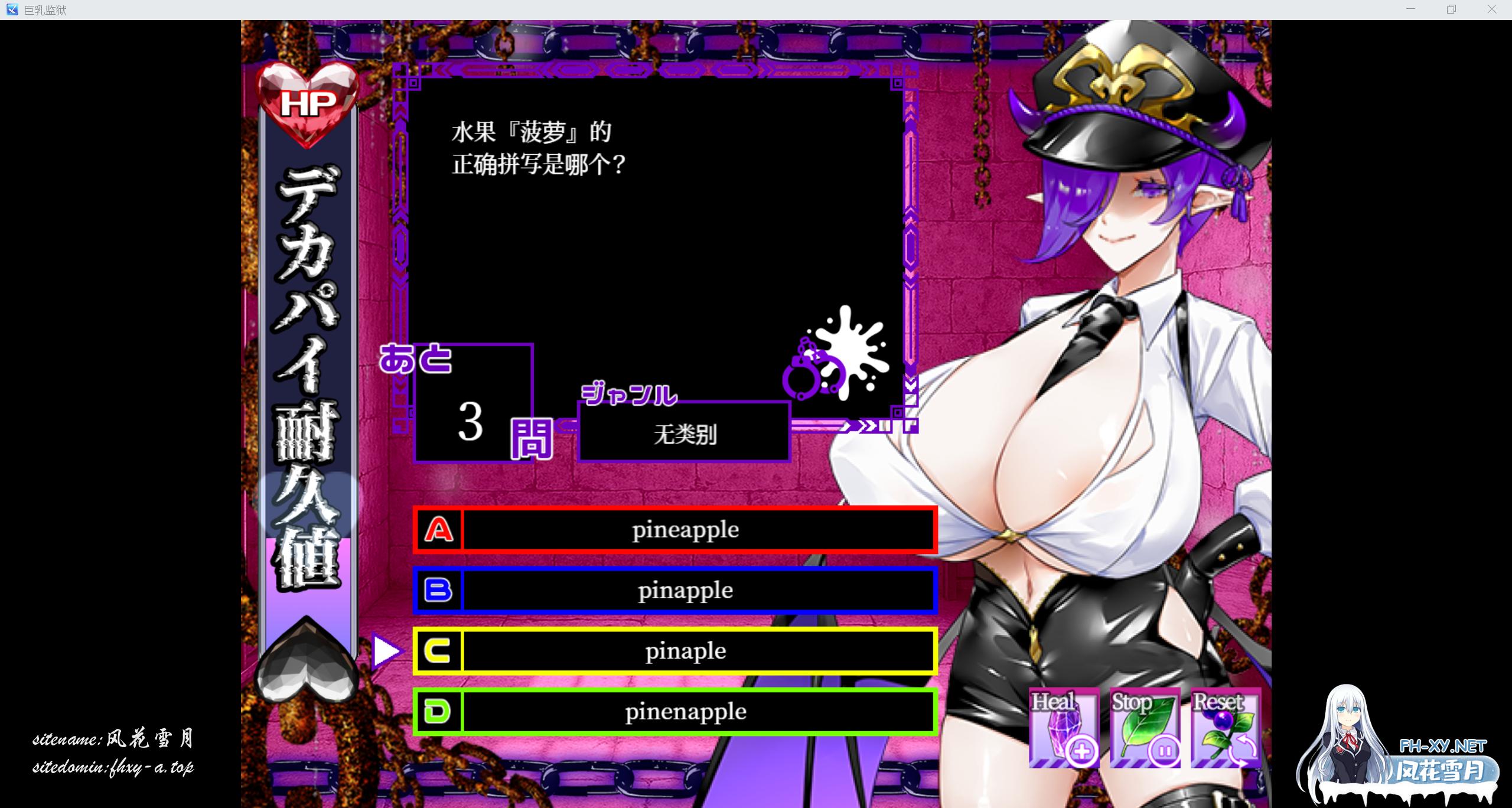This screenshot has height=808, width=1512.
Task: Choose option B reading pinapple
Action: (x=685, y=590)
